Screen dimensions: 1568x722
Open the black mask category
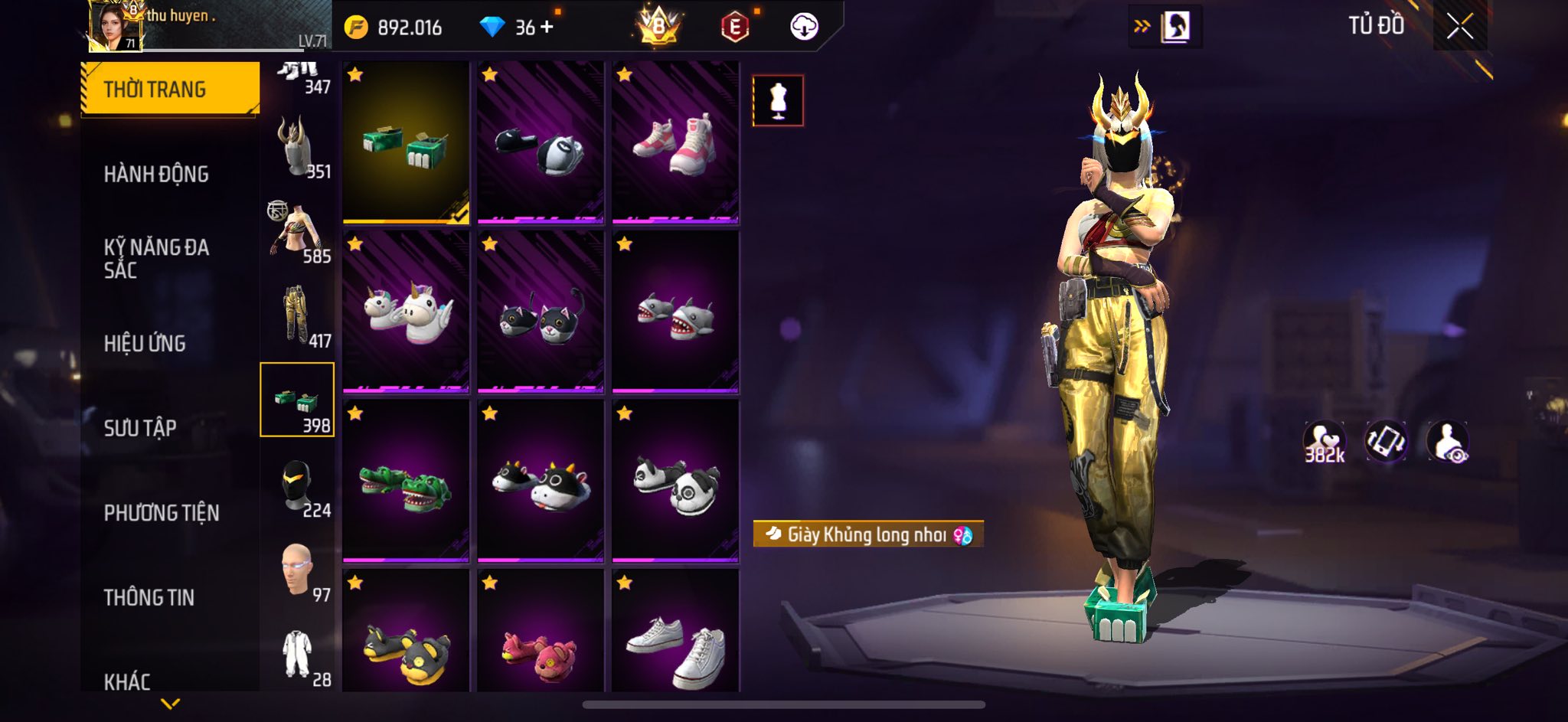[x=297, y=485]
